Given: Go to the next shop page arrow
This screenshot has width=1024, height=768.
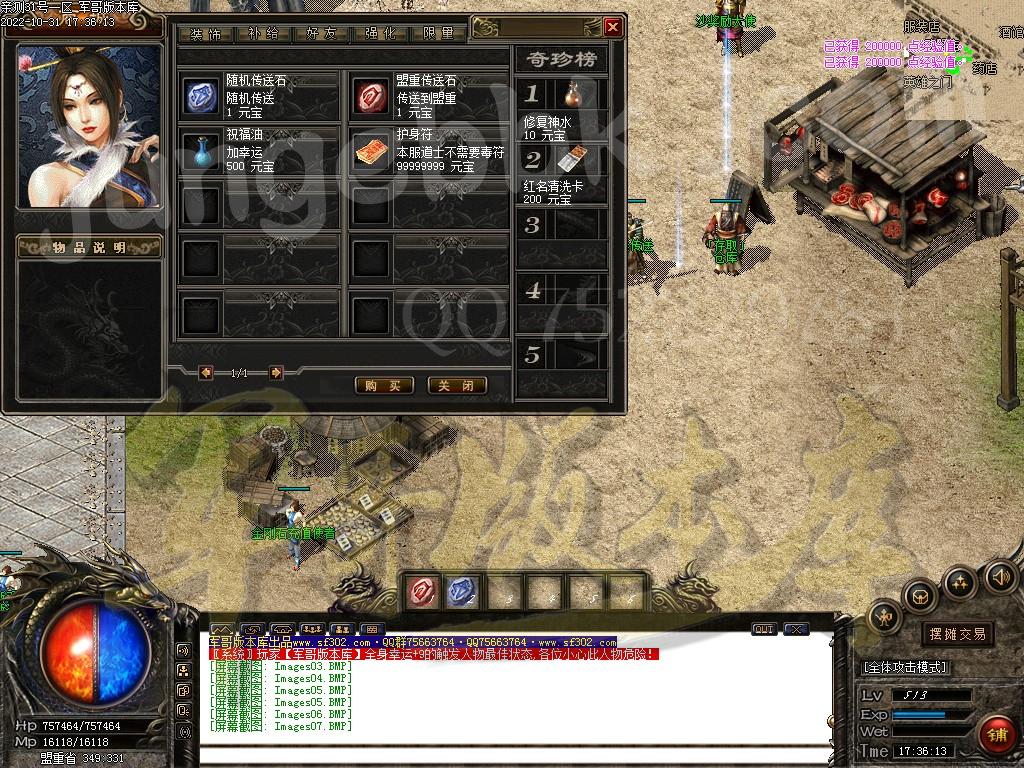Looking at the screenshot, I should (276, 373).
